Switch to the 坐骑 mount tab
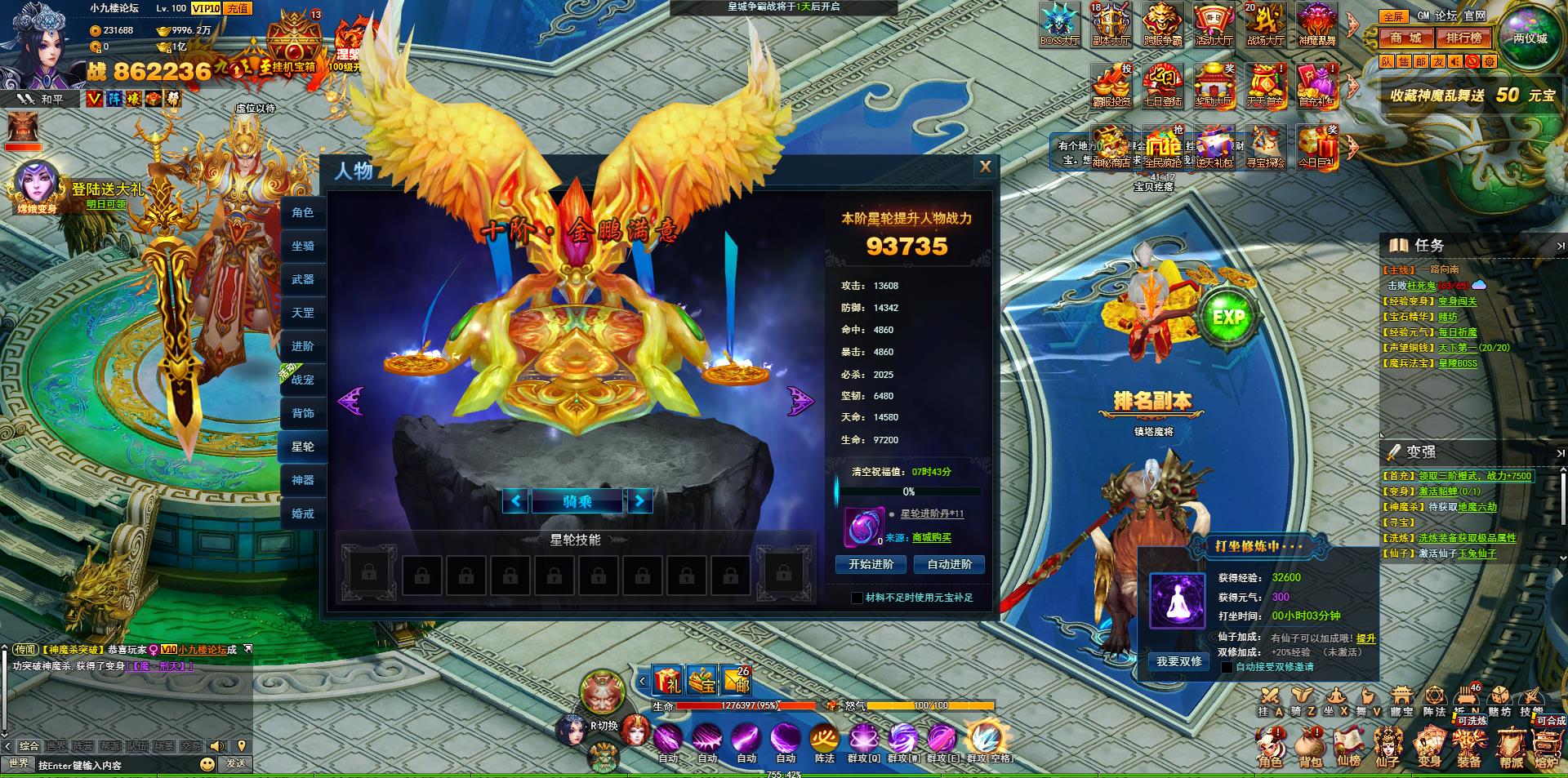Image resolution: width=1568 pixels, height=778 pixels. tap(303, 246)
